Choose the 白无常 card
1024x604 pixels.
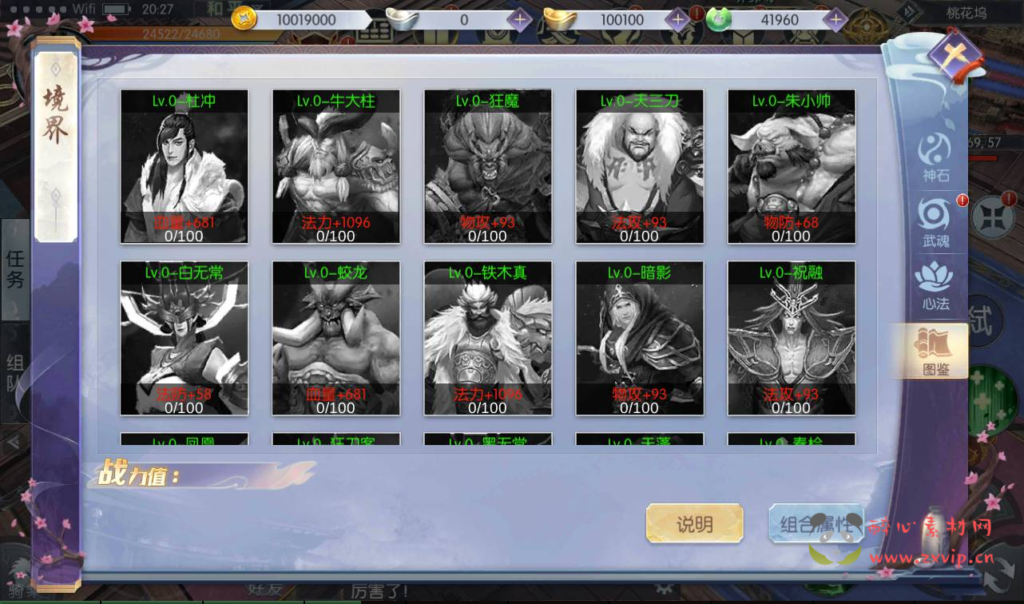pos(184,338)
